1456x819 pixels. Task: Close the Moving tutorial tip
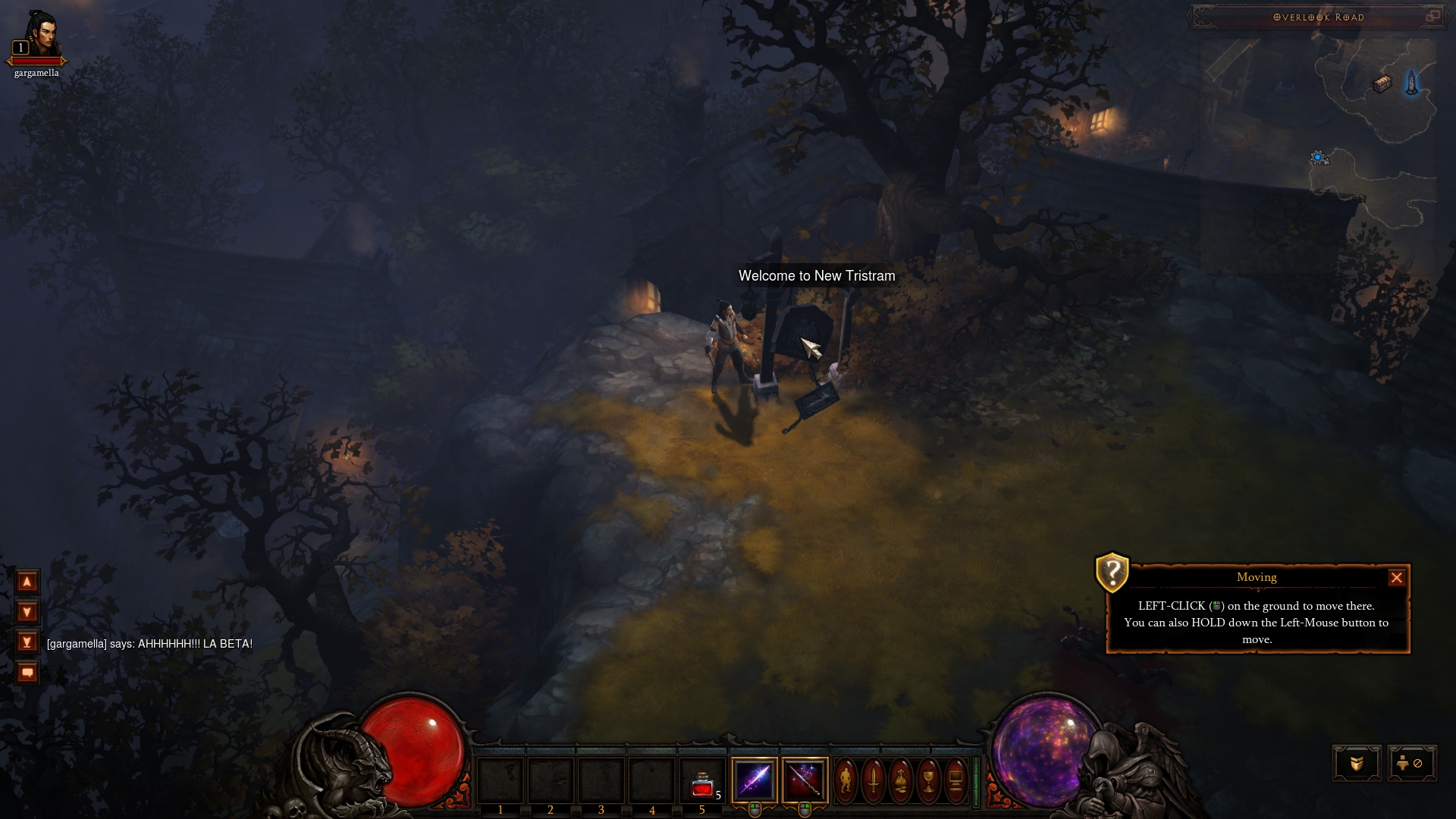point(1396,578)
